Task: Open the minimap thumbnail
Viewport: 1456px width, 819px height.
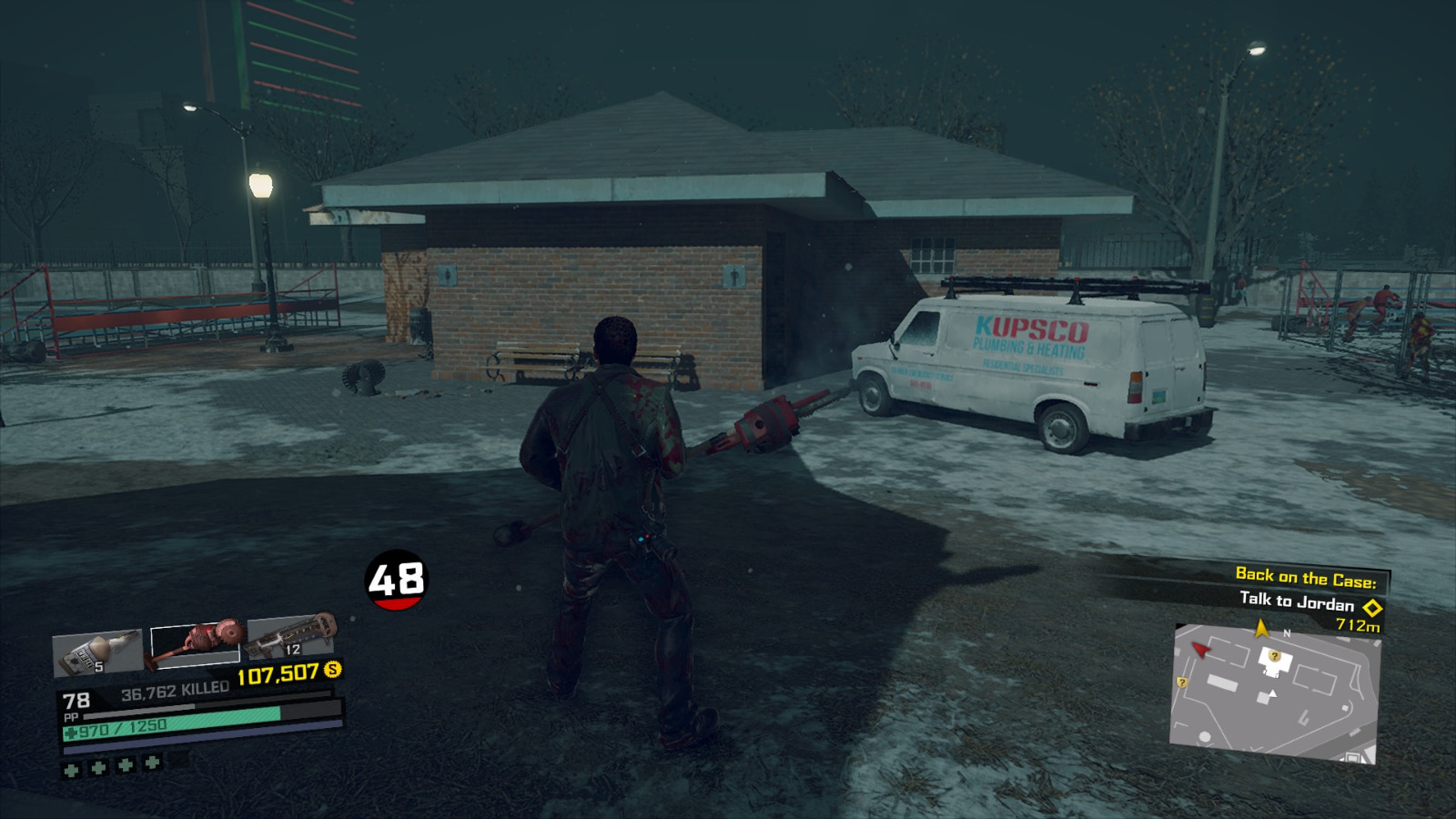Action: [1278, 692]
